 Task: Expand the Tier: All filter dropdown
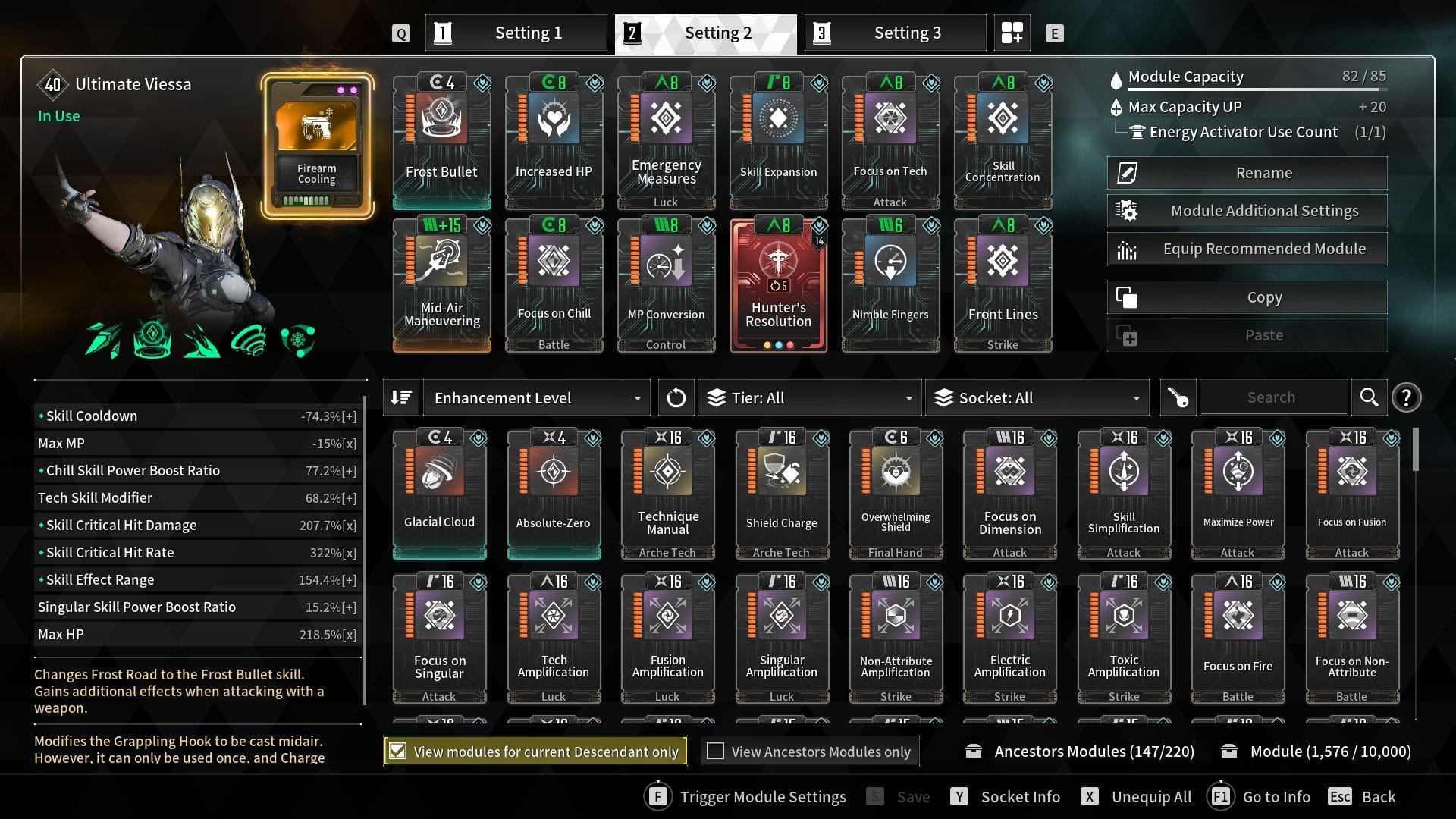(808, 397)
